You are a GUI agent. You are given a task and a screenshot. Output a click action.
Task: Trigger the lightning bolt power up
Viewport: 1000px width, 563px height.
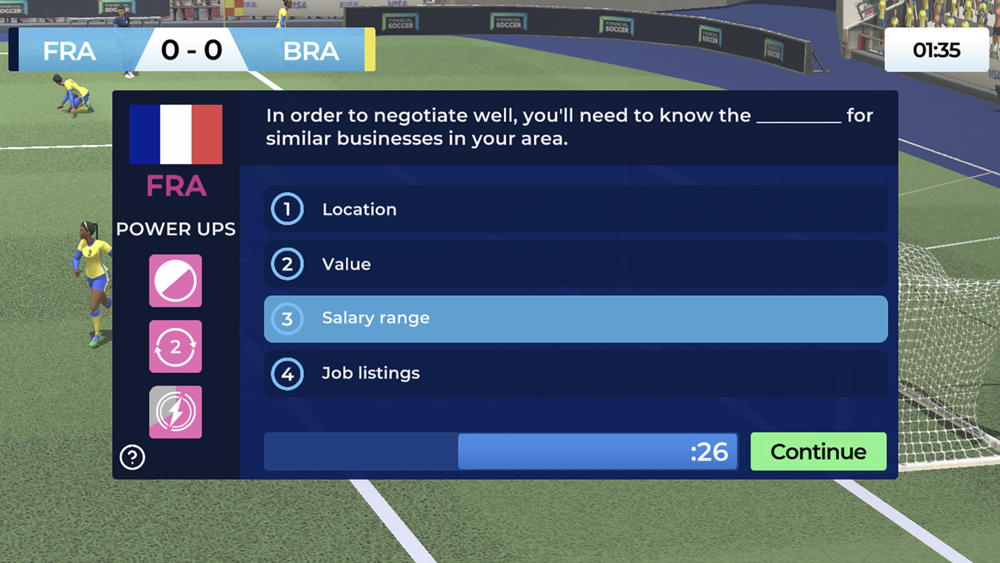[x=176, y=412]
